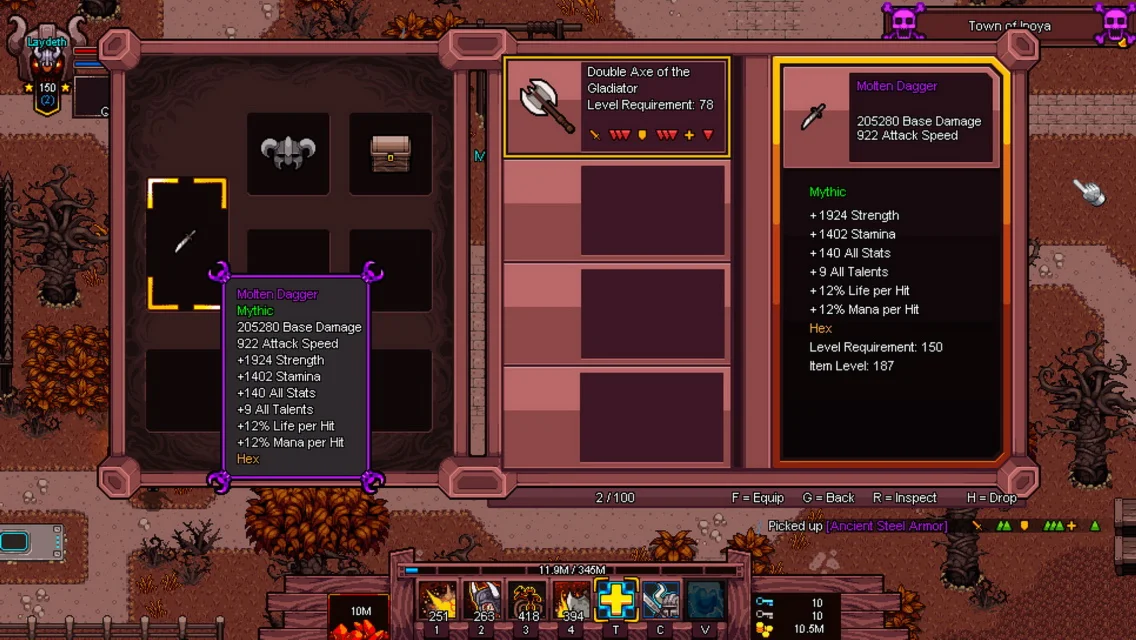Activate the skill in hotbar slot 3

coord(527,601)
